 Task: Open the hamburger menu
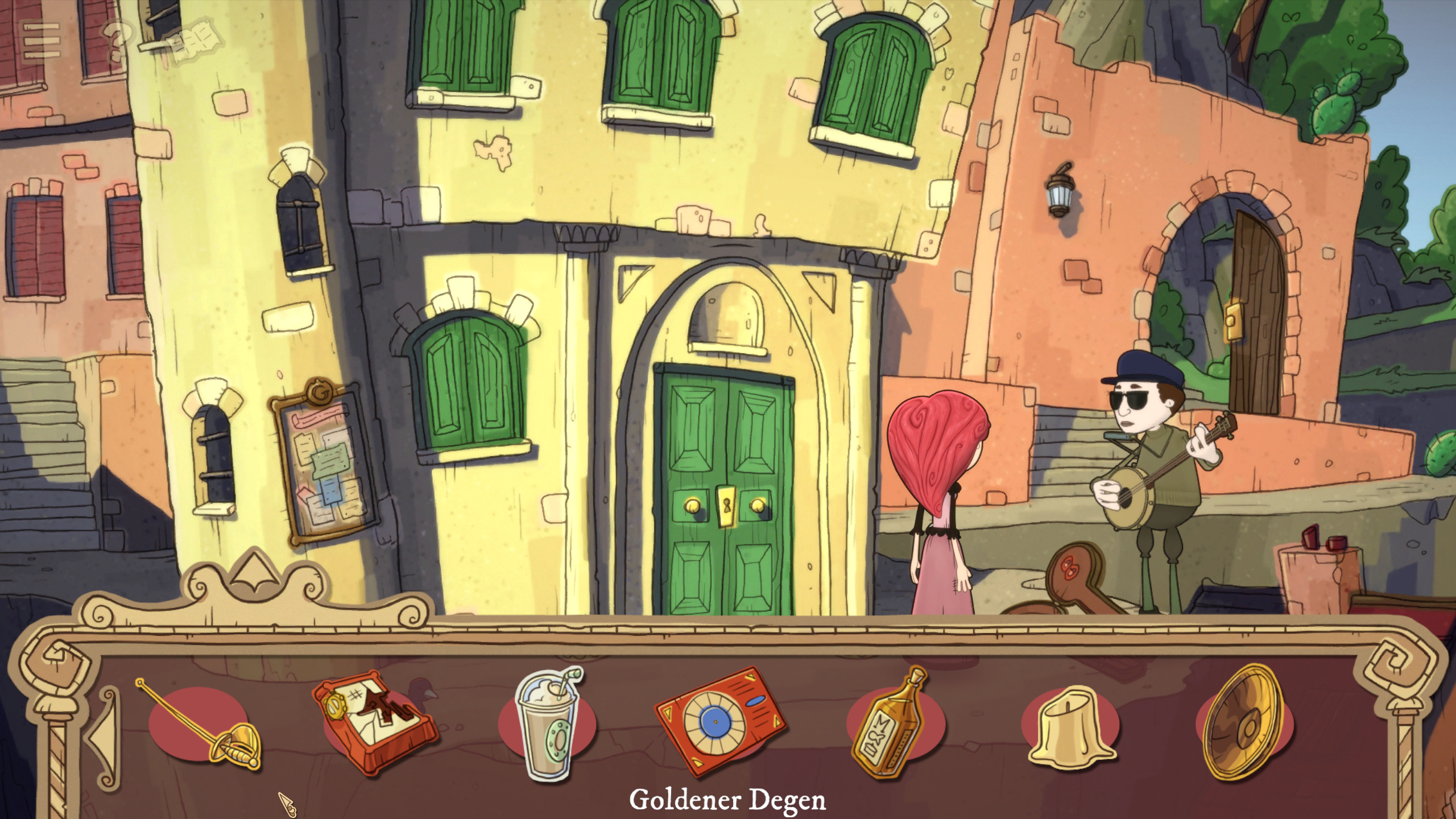pos(40,40)
